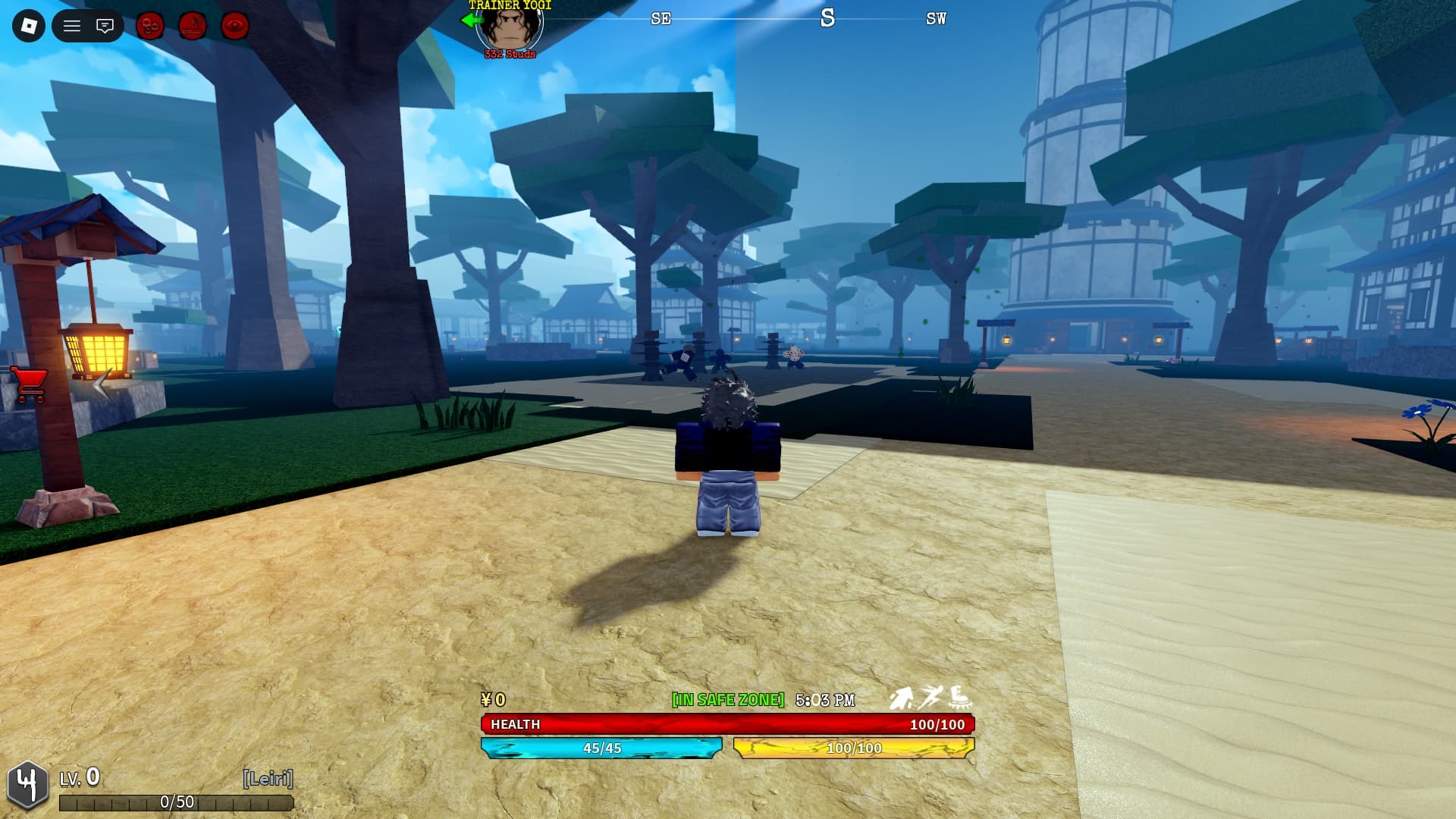Open the Roblox logo menu
Screen dimensions: 1456x819
tap(29, 27)
